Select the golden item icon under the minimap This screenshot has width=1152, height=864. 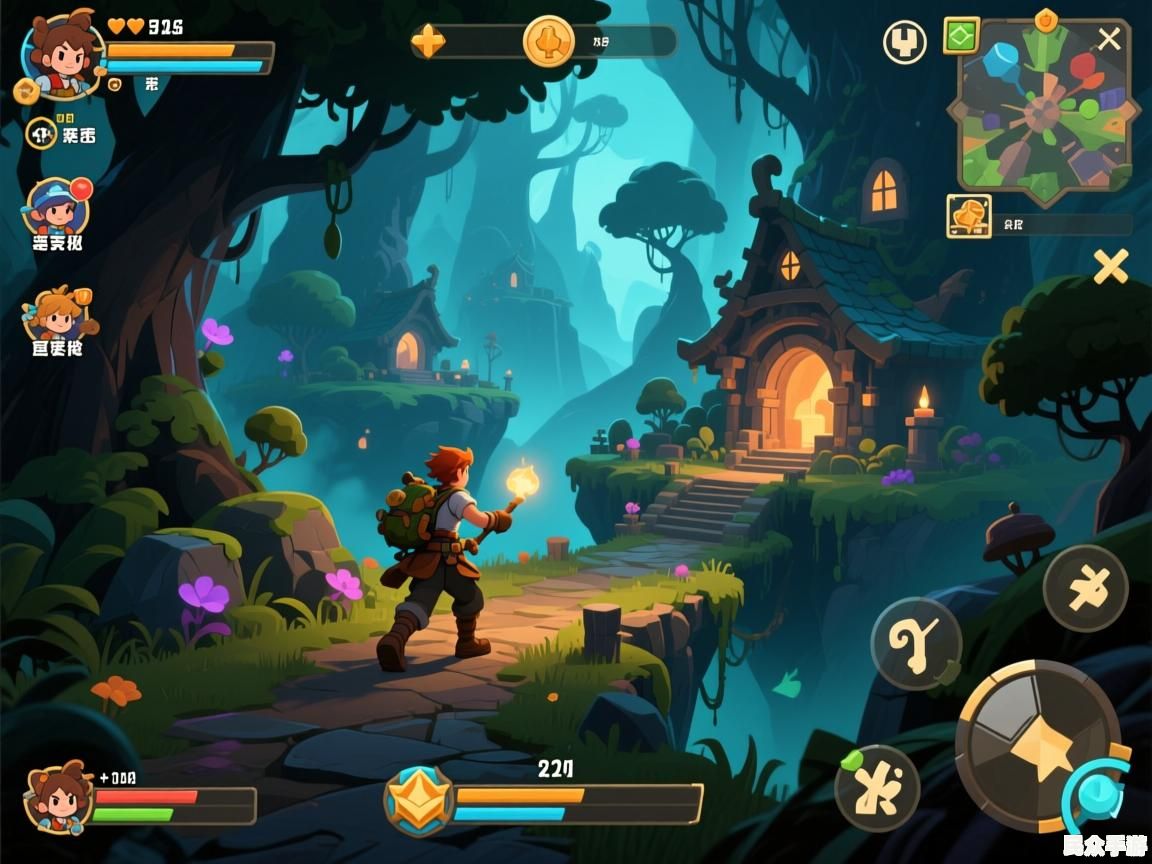click(969, 215)
